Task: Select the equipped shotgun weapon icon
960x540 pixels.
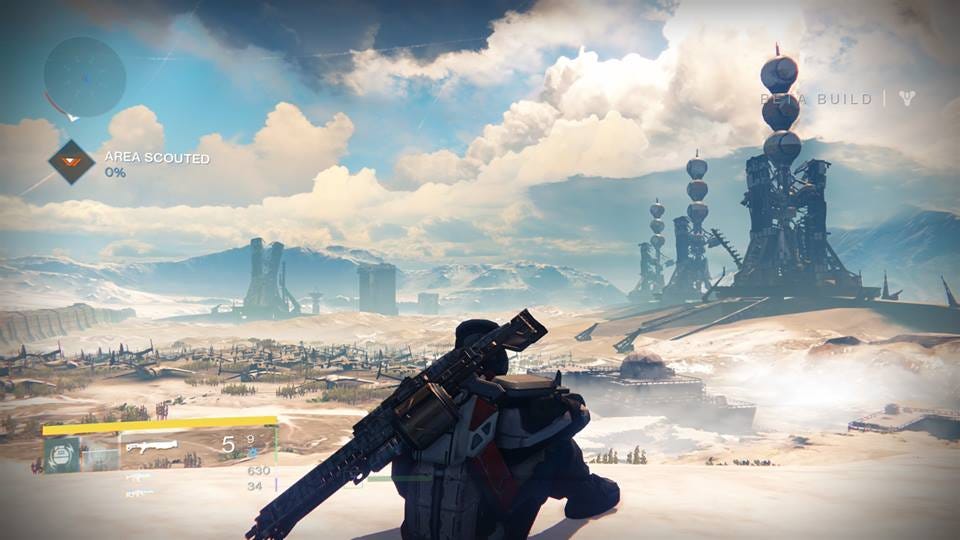Action: point(153,446)
